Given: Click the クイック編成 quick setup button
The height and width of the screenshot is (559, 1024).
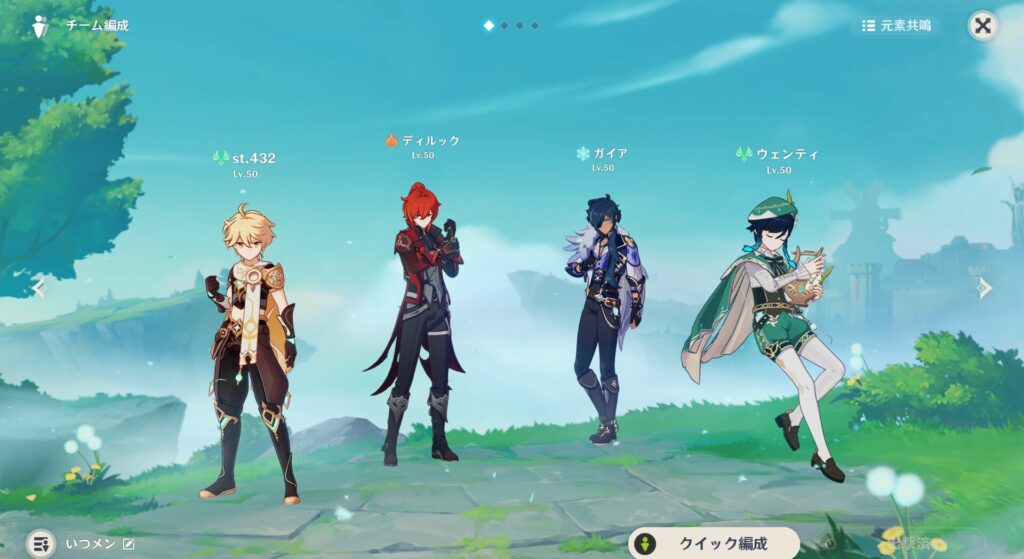Looking at the screenshot, I should pos(714,543).
